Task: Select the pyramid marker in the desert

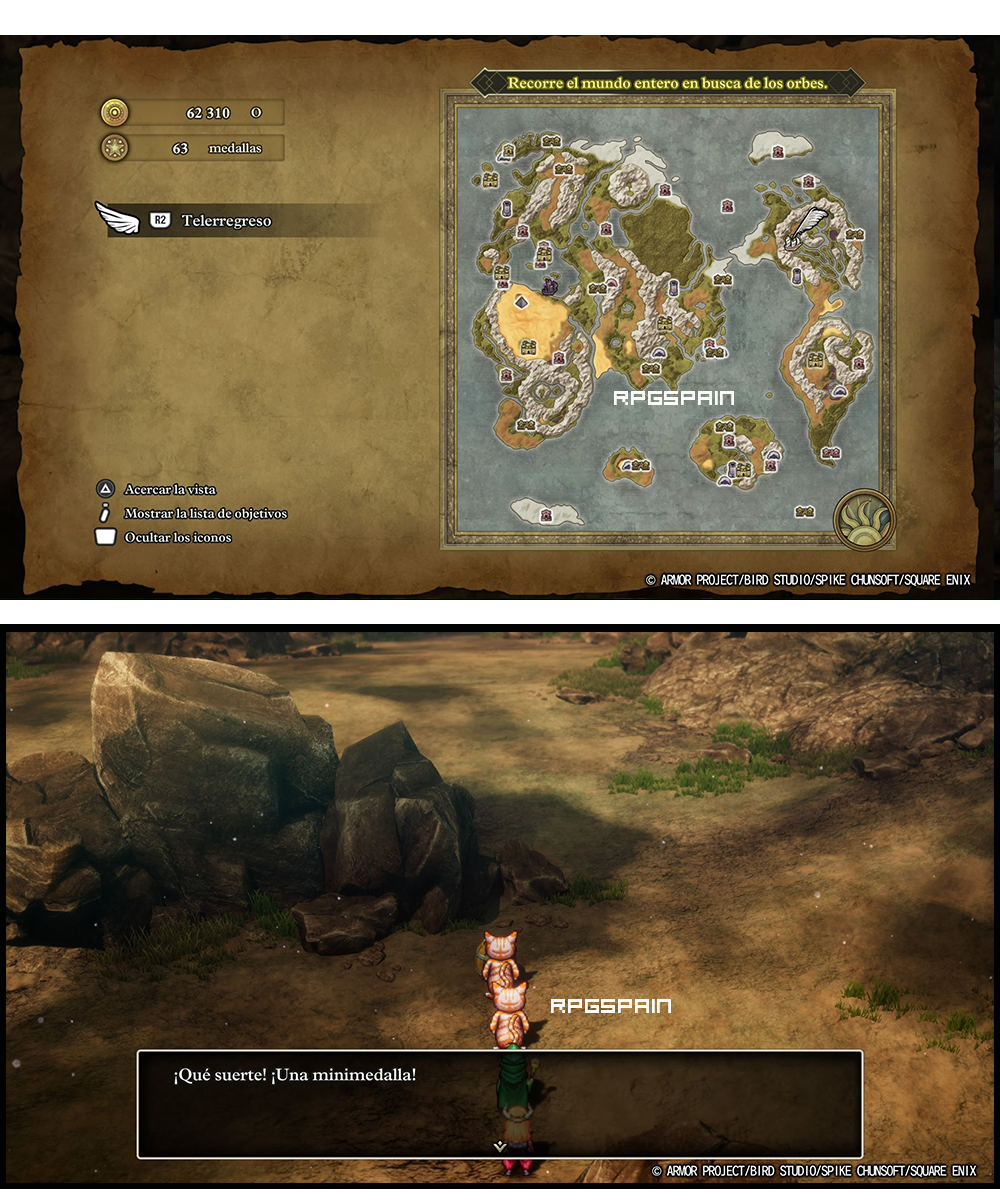Action: [x=521, y=300]
